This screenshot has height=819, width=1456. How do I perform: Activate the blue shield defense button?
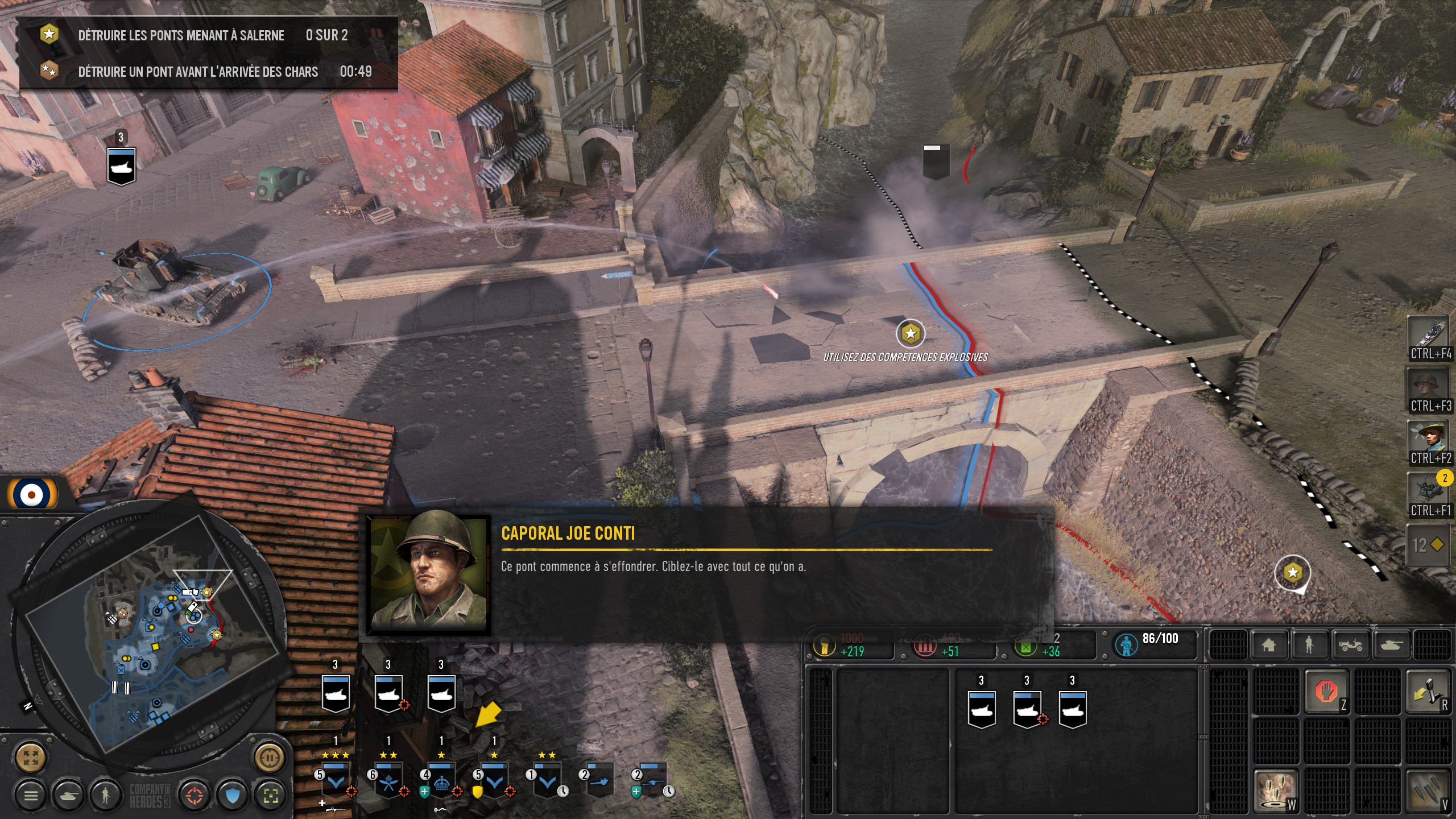(x=232, y=795)
